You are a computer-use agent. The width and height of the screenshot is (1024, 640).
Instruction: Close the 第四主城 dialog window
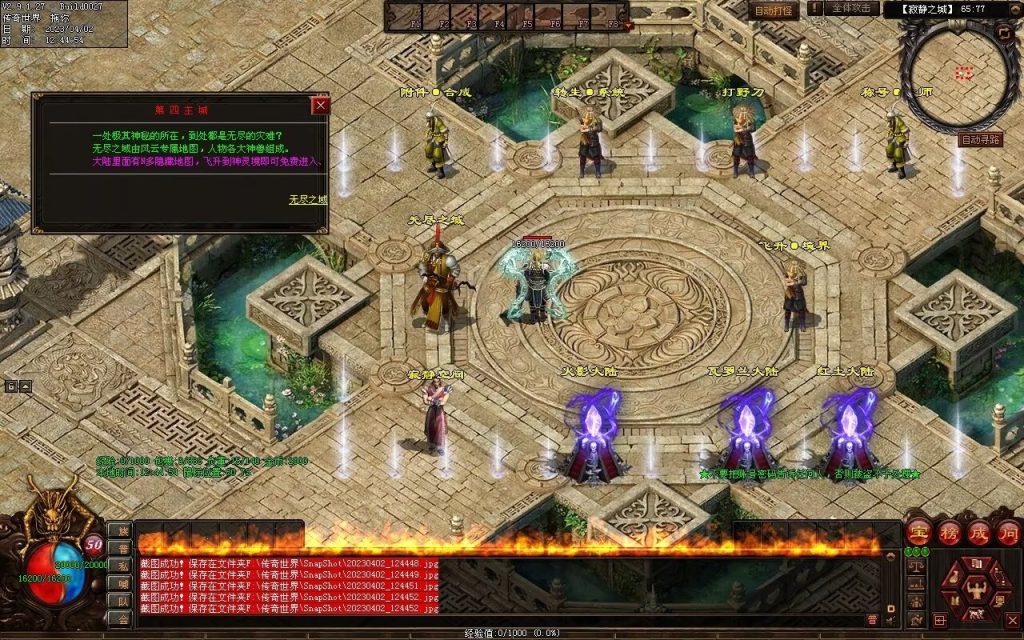[320, 105]
